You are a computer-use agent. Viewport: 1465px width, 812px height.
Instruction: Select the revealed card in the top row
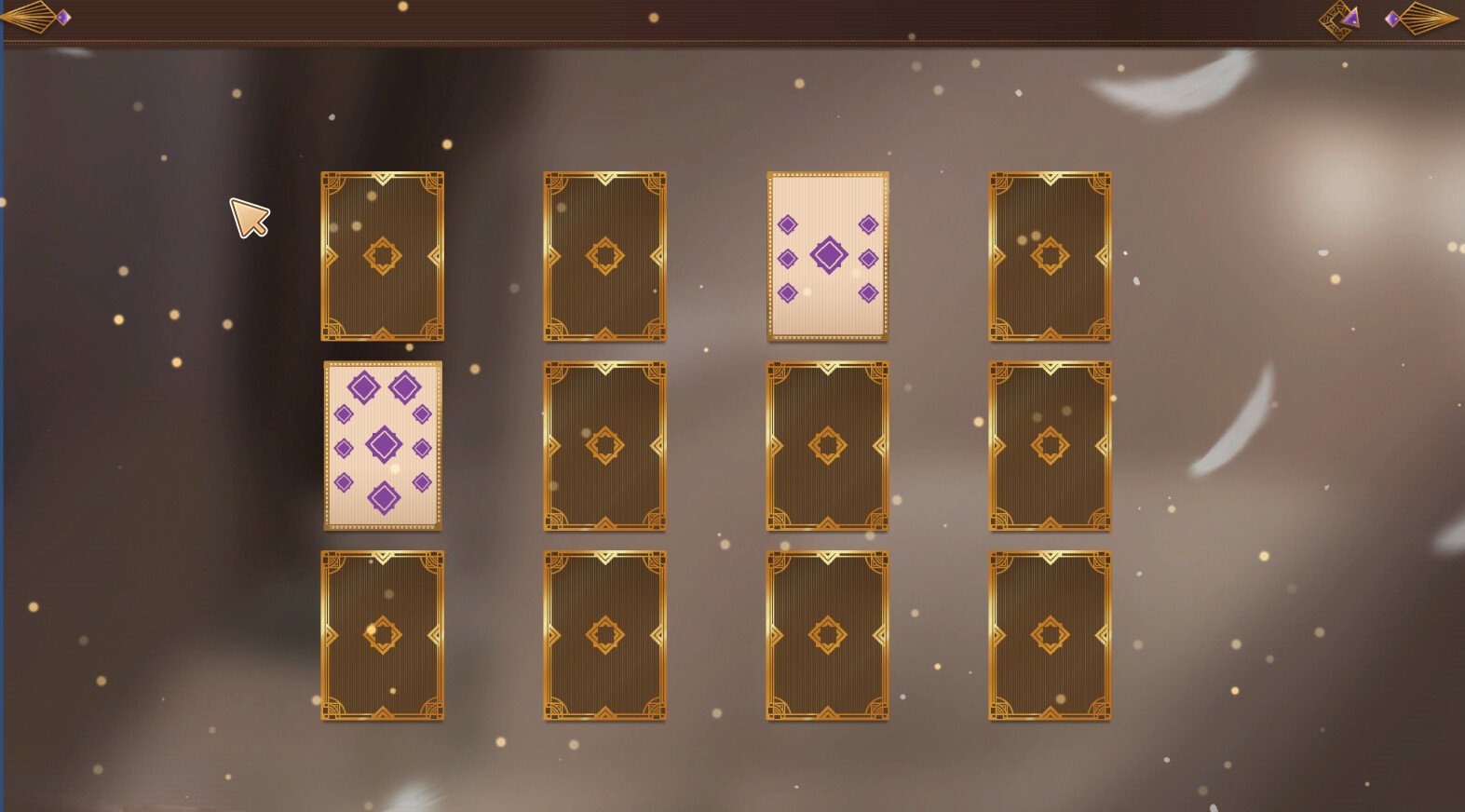point(827,256)
